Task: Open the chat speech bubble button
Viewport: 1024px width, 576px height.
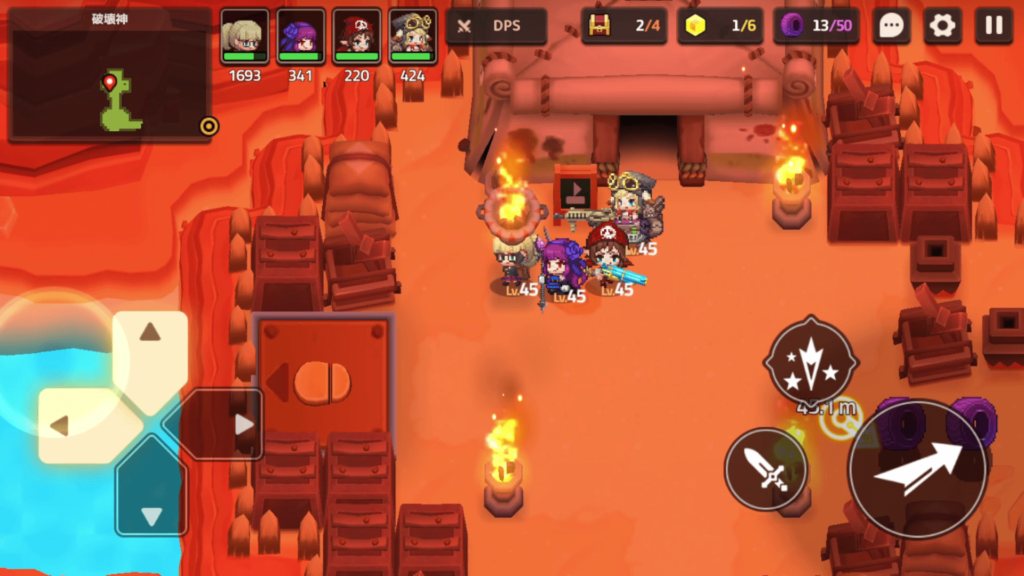Action: [891, 26]
